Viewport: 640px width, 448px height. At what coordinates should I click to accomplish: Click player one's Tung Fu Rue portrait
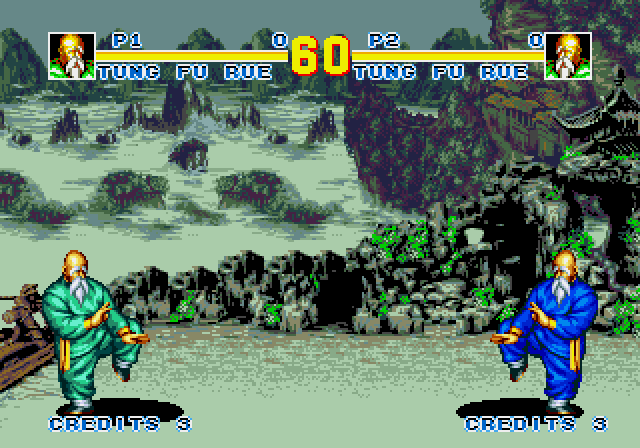click(x=72, y=56)
